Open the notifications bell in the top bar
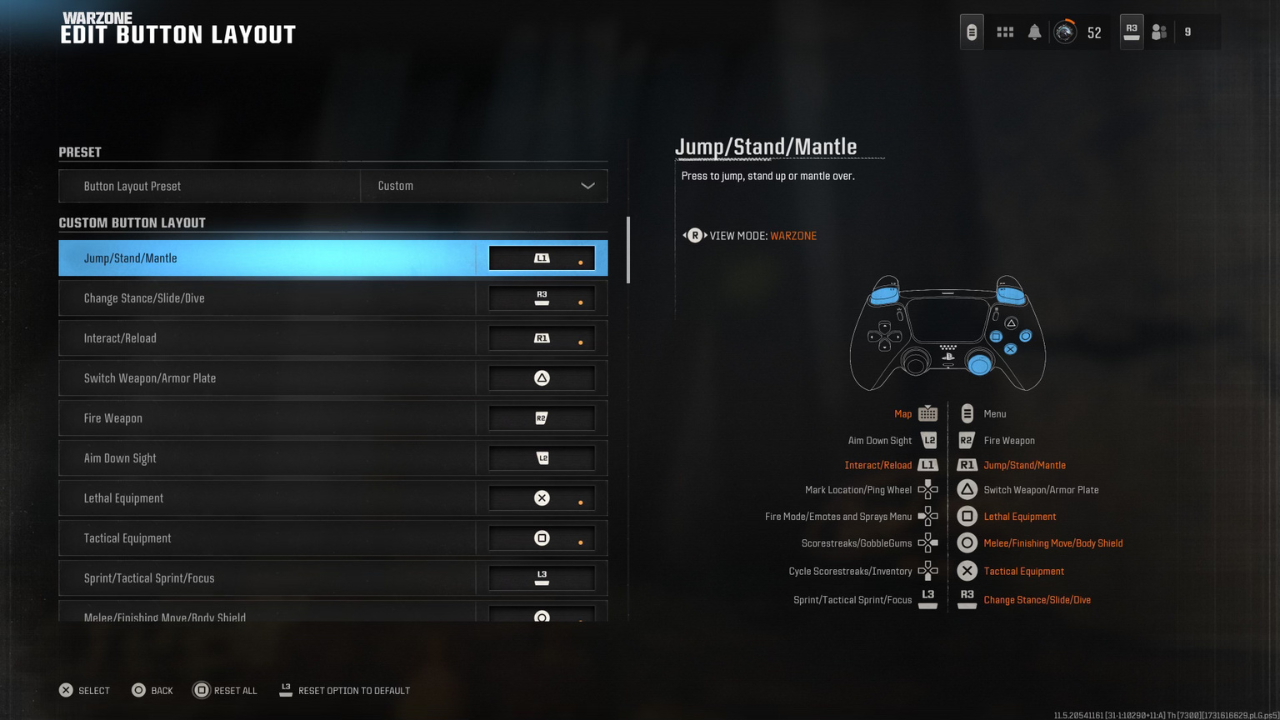 pyautogui.click(x=1036, y=31)
